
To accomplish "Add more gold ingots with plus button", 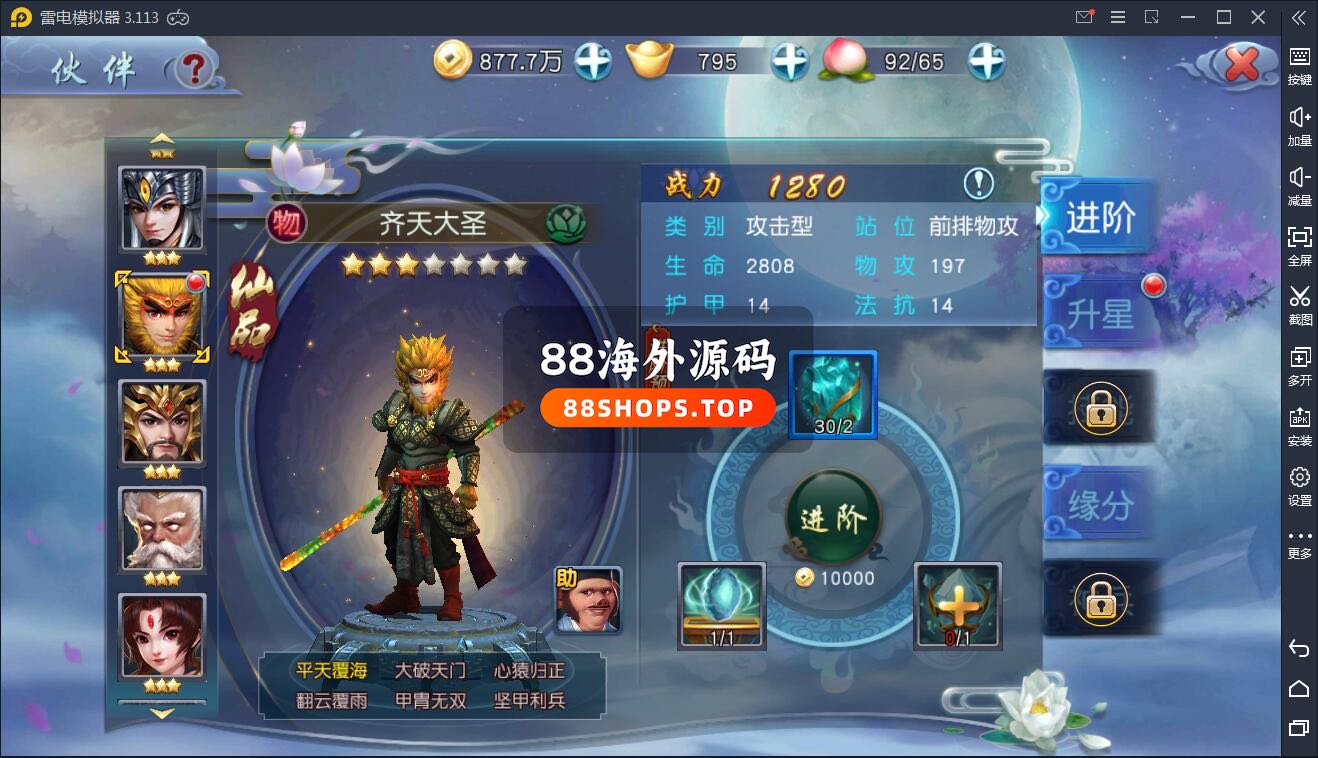I will pos(789,62).
